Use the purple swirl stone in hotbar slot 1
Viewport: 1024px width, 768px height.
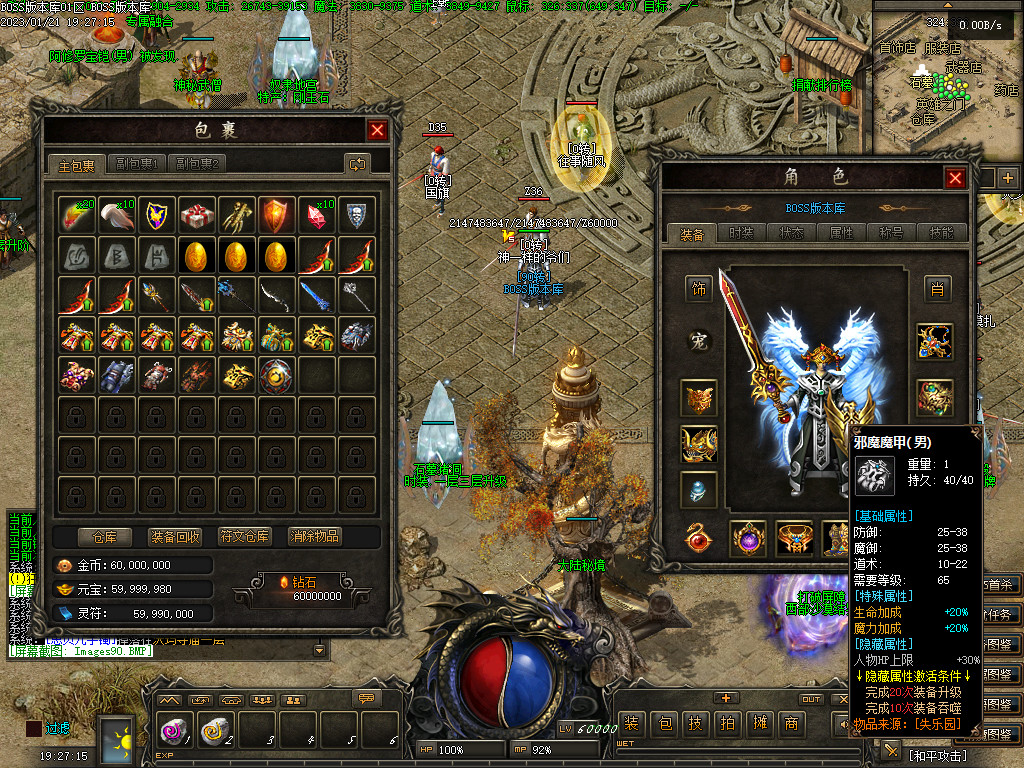click(x=173, y=731)
